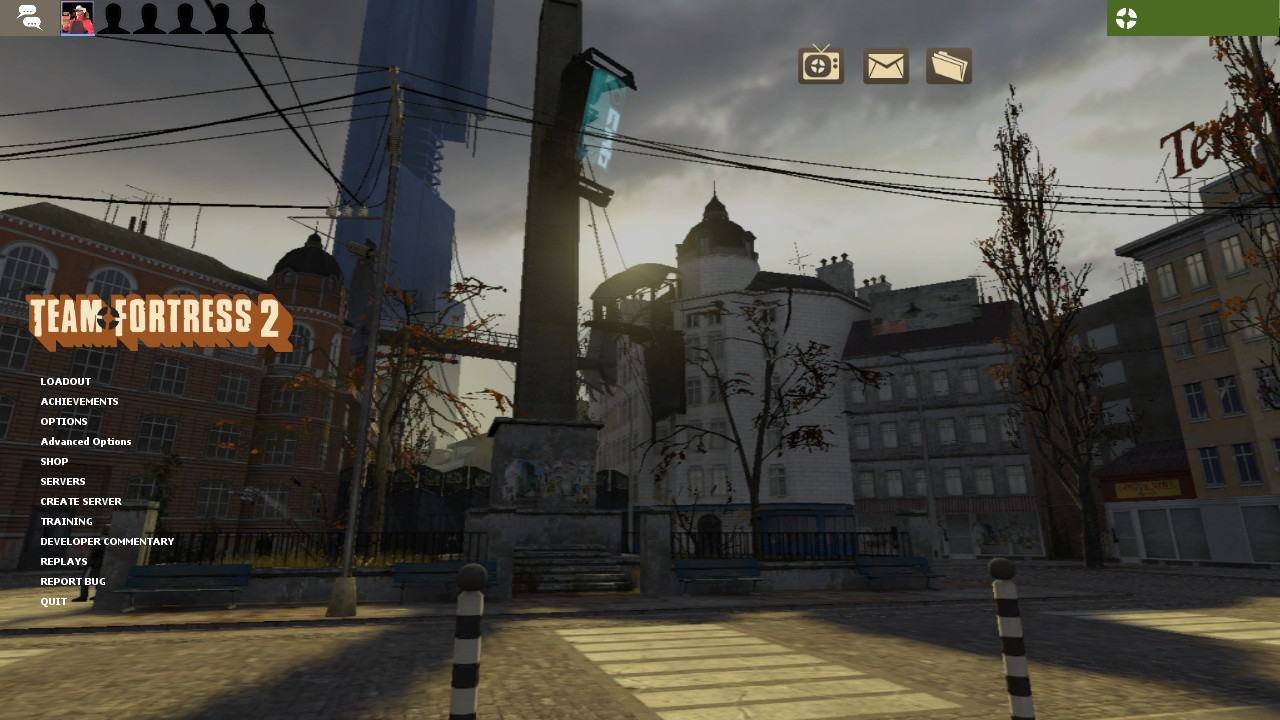Click the Team Fortress logo on green banner
The width and height of the screenshot is (1280, 720).
pos(1126,17)
